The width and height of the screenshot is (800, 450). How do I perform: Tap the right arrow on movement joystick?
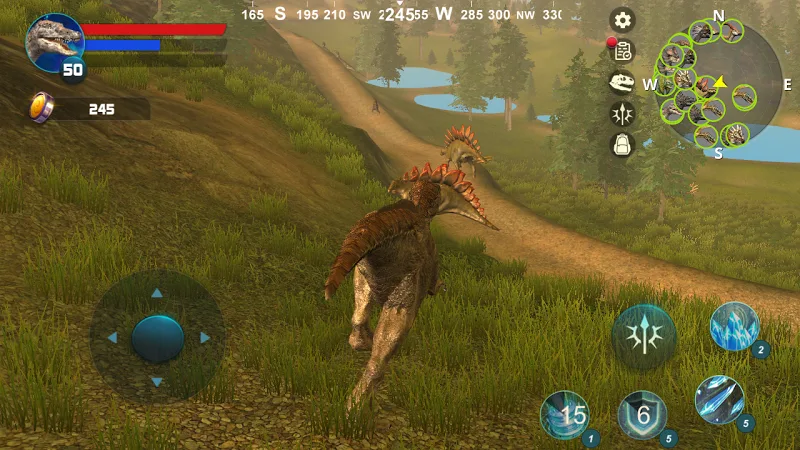click(205, 338)
